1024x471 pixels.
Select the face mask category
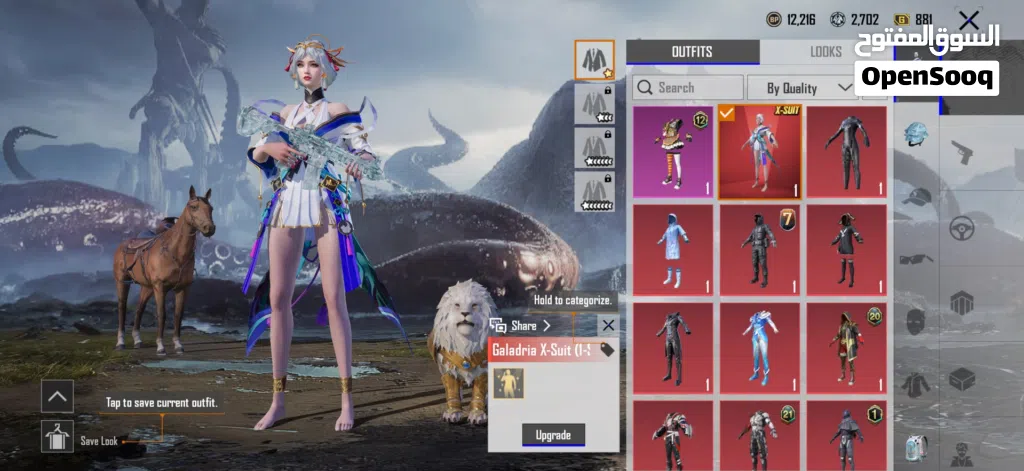[x=915, y=320]
